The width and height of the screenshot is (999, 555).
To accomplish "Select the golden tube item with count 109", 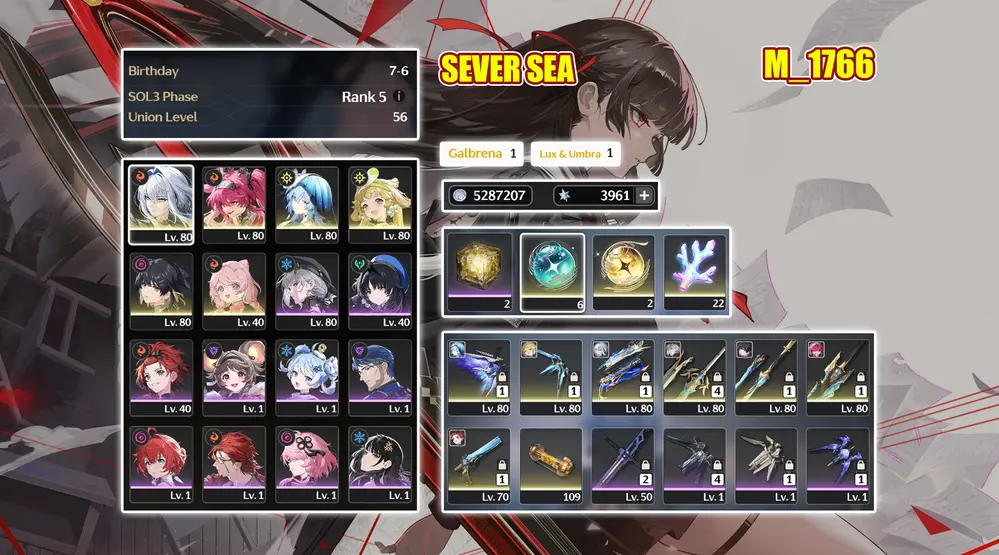I will 552,465.
